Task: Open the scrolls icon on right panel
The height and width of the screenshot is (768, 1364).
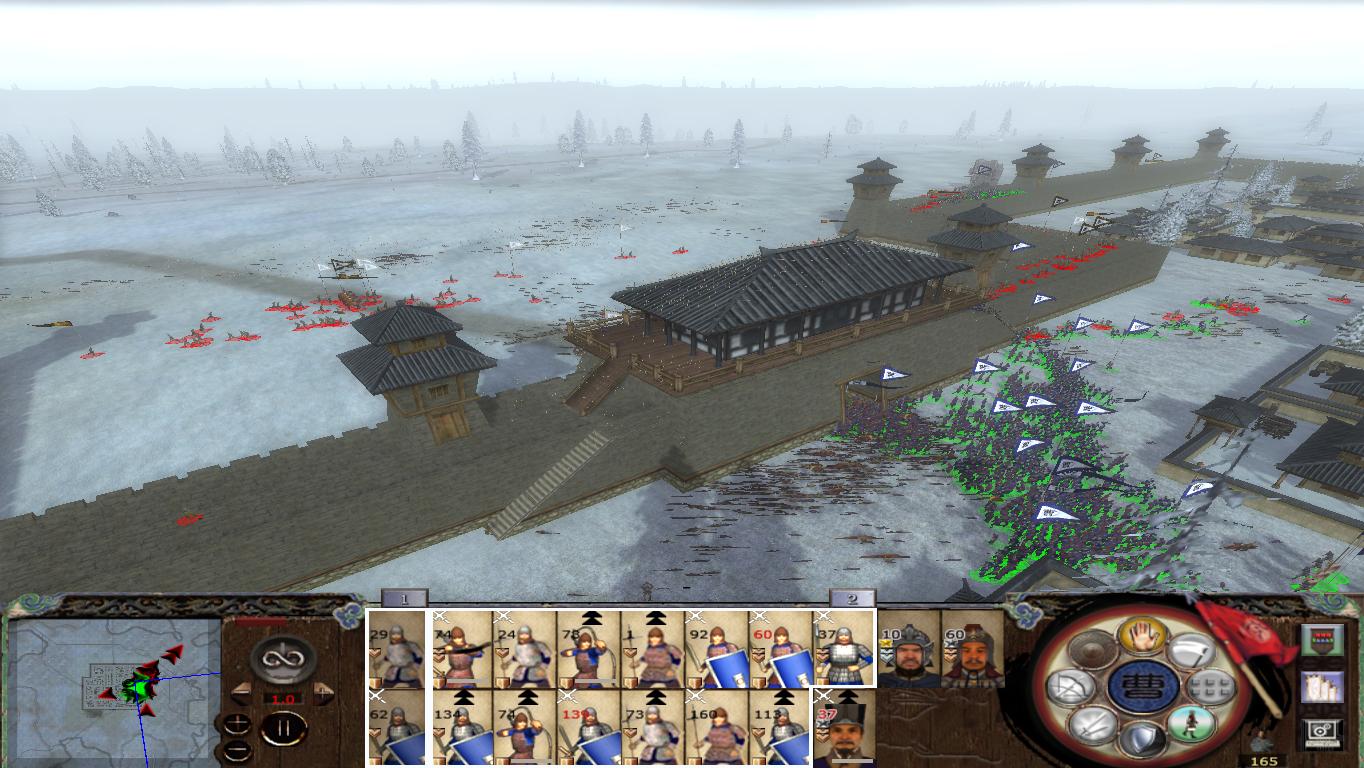Action: 1321,687
